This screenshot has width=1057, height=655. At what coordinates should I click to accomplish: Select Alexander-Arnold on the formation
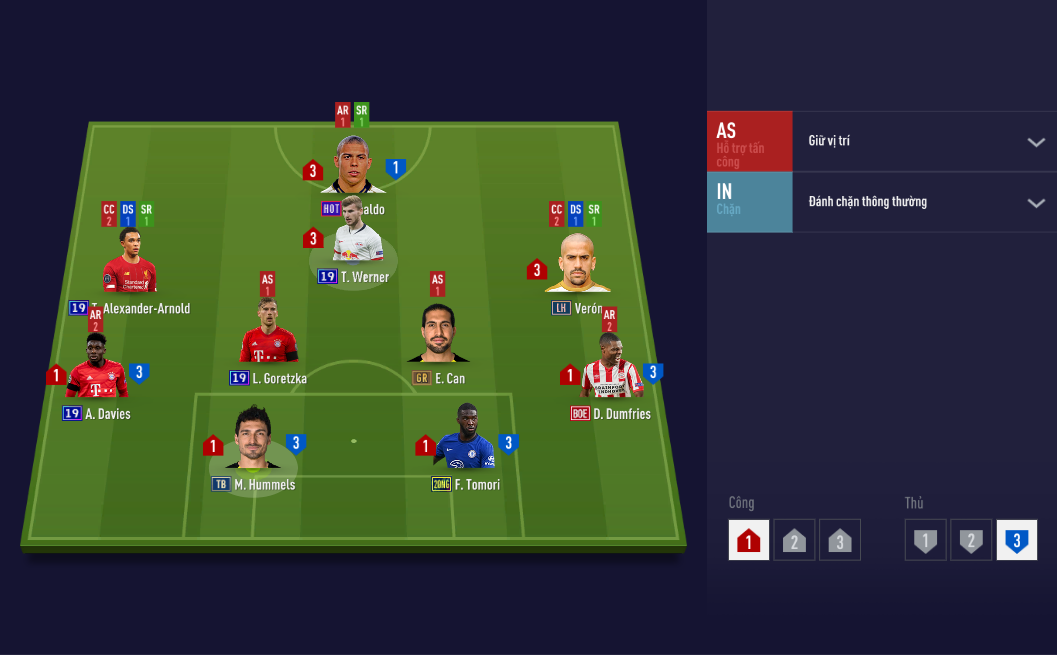click(x=129, y=262)
